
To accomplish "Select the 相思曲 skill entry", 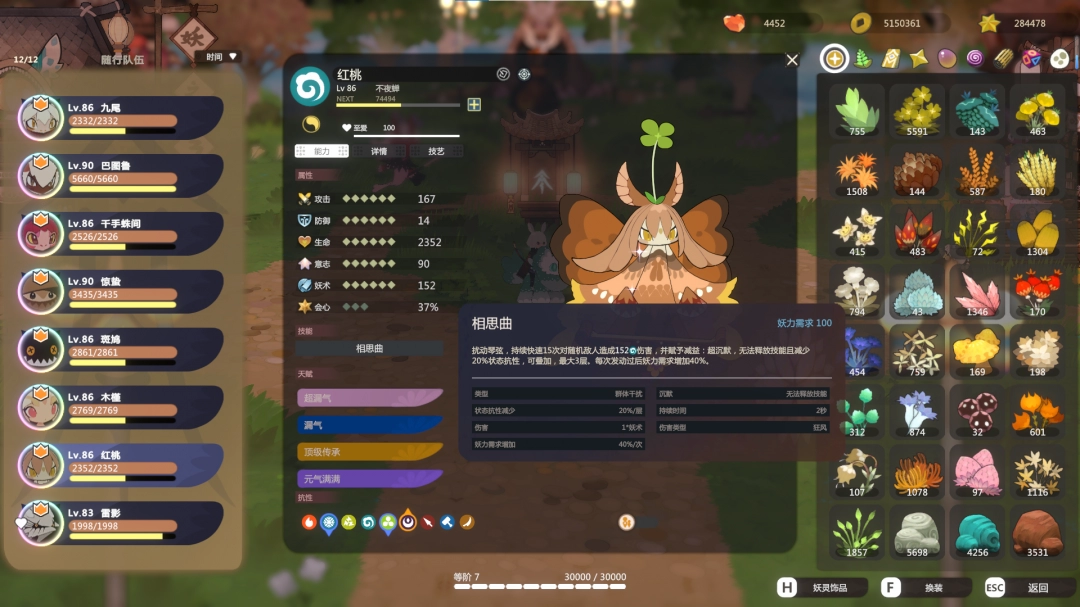I will 369,349.
